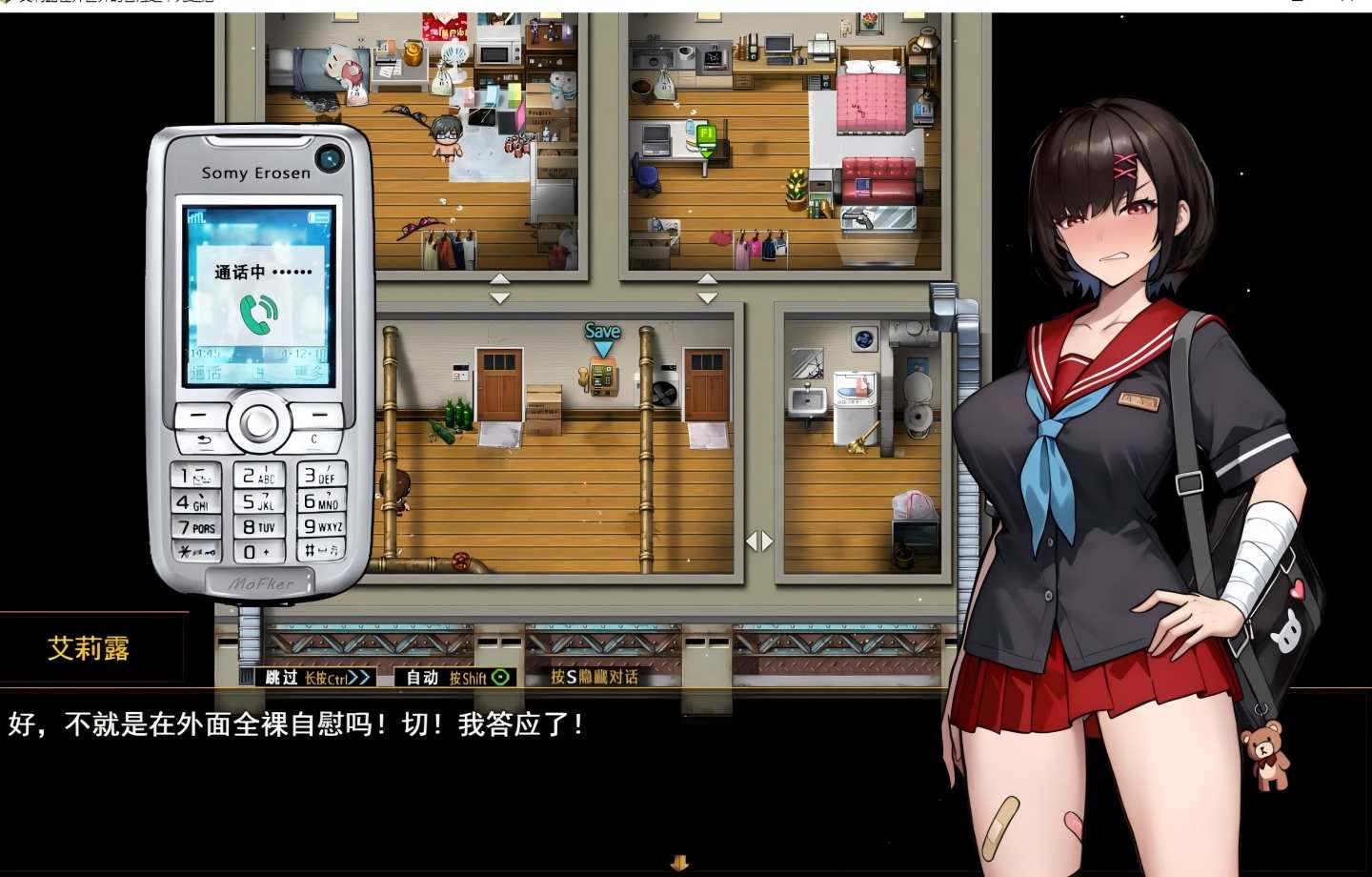Click the right arrow beside the bathroom room
This screenshot has height=877, width=1372.
tap(766, 540)
